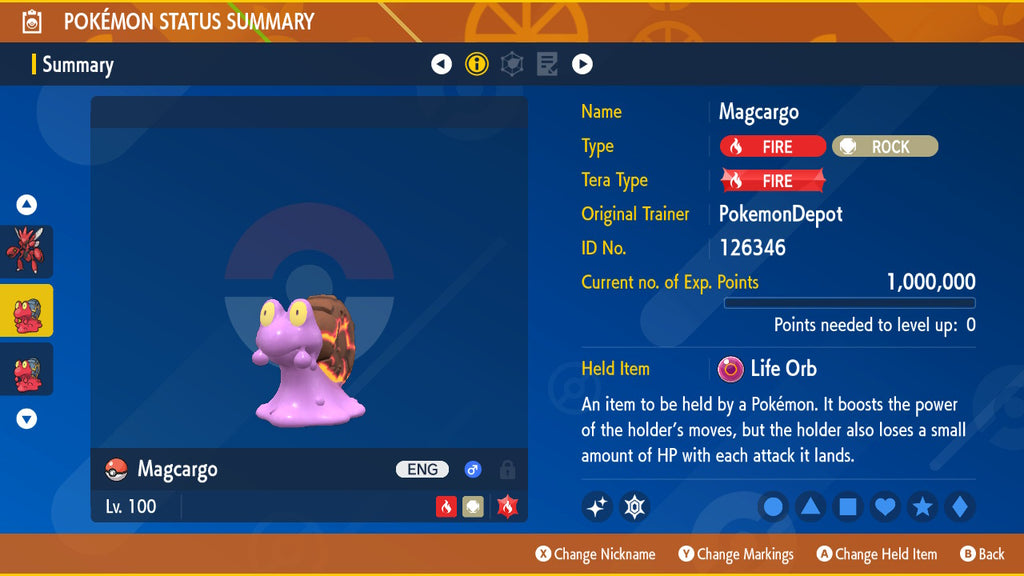Toggle the square marking
Viewport: 1024px width, 576px height.
[847, 507]
